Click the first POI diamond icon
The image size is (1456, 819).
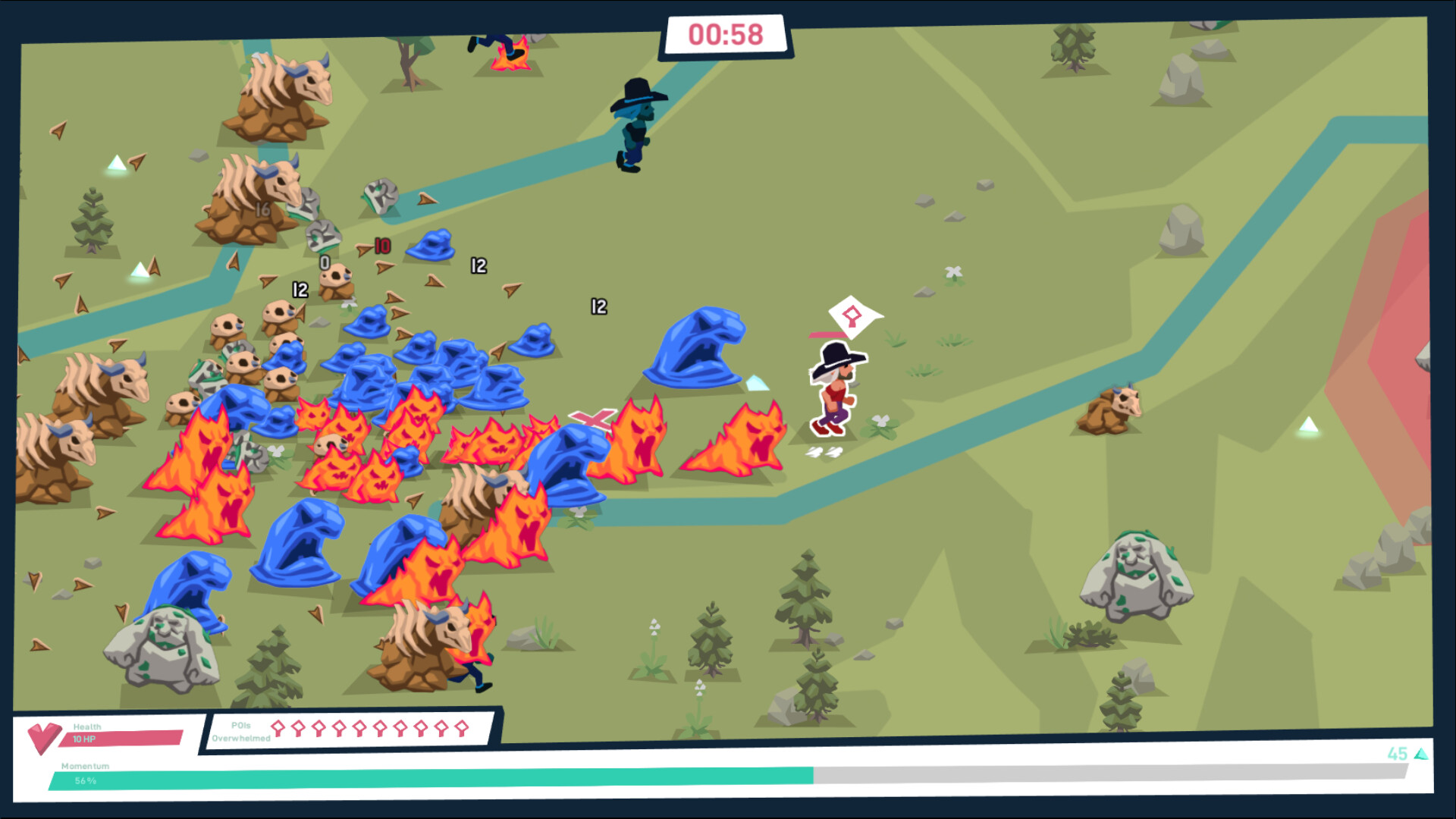click(x=279, y=729)
